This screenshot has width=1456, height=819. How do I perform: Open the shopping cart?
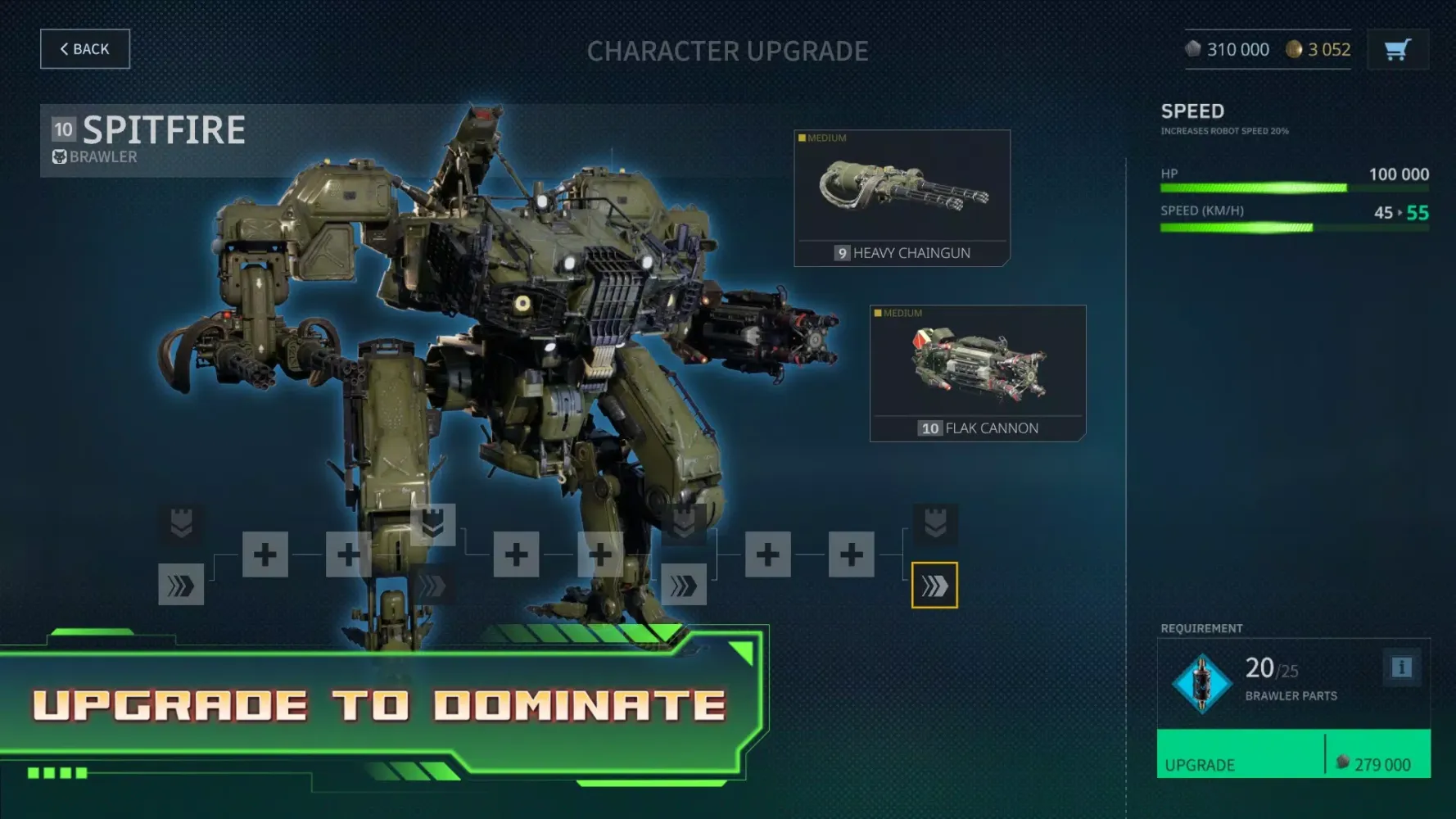[x=1396, y=49]
